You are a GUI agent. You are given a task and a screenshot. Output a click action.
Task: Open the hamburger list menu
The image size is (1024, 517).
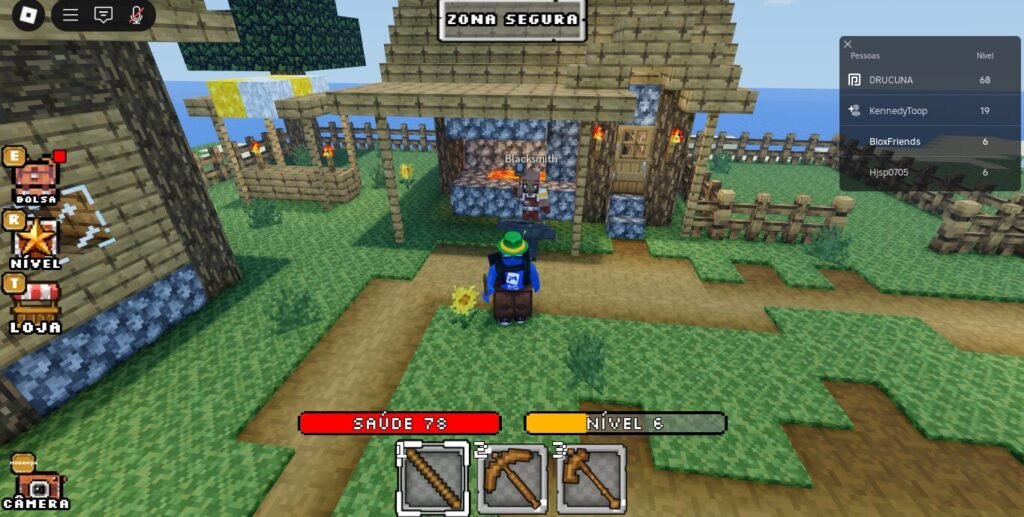(70, 15)
